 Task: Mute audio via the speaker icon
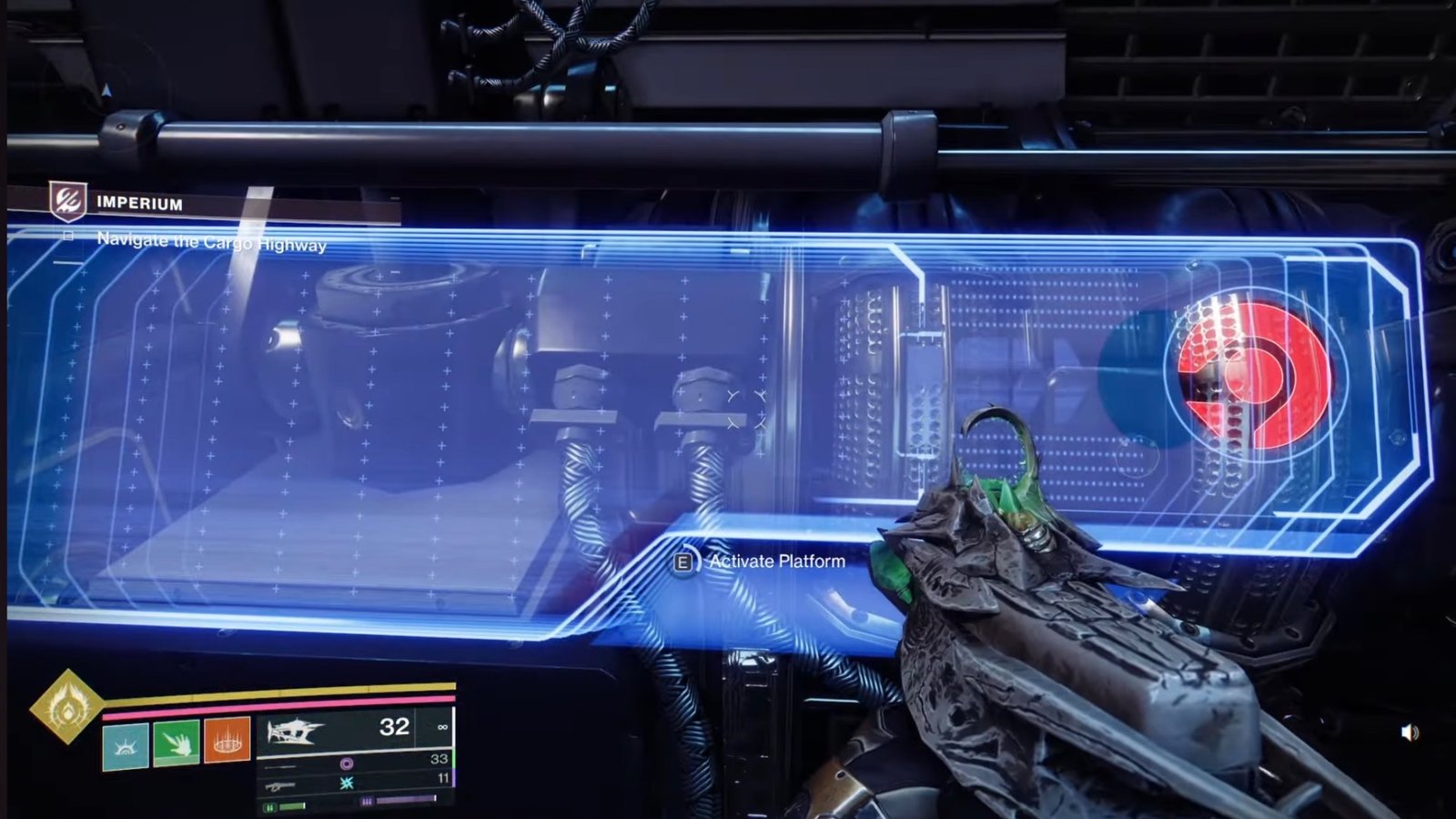pos(1410,733)
